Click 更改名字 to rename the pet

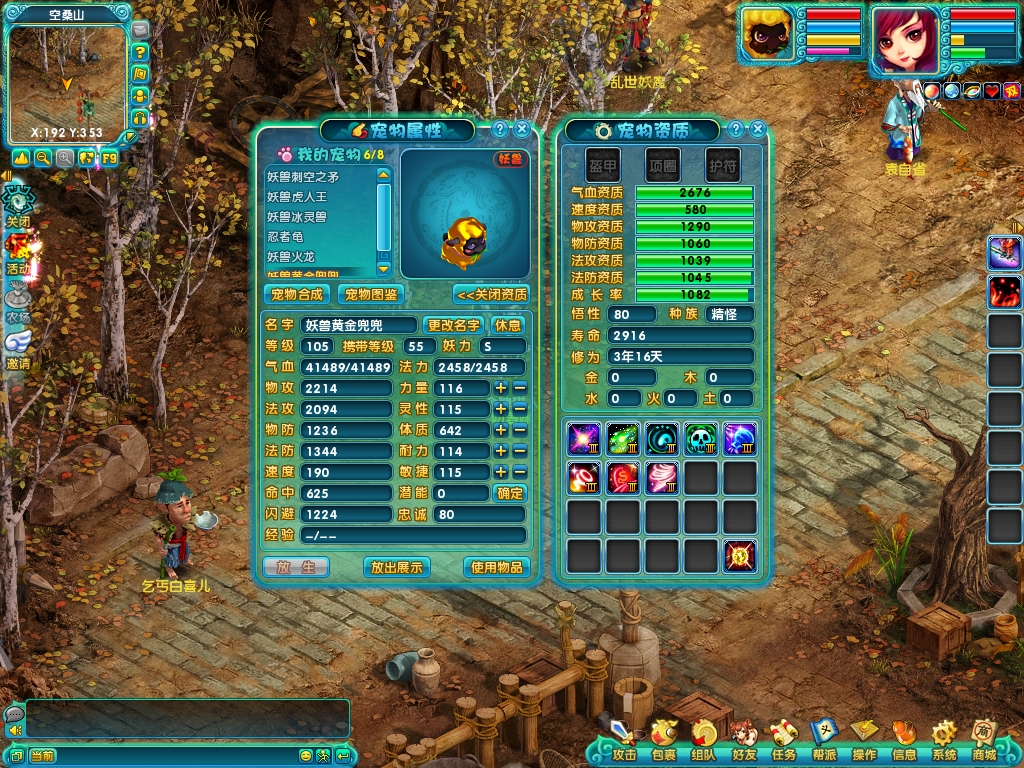click(454, 325)
